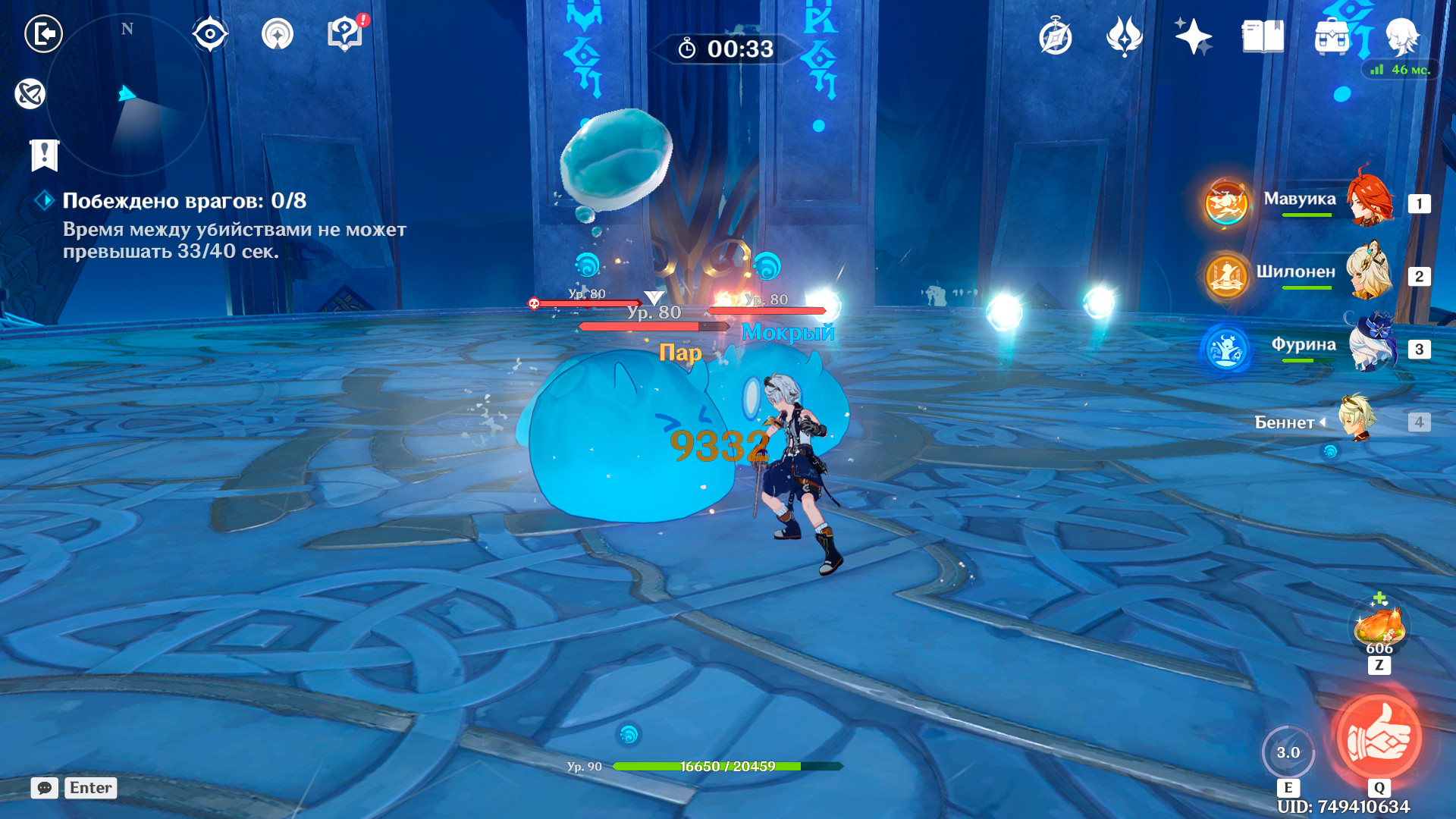Use the roast chicken food gadget
Viewport: 1456px width, 819px height.
(x=1379, y=626)
